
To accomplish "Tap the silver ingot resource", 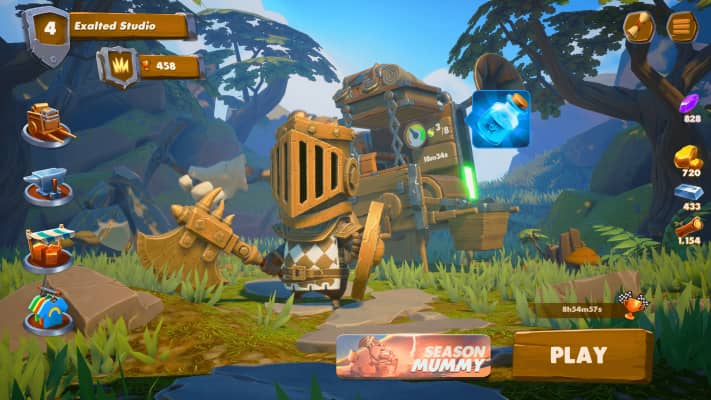I will 689,193.
